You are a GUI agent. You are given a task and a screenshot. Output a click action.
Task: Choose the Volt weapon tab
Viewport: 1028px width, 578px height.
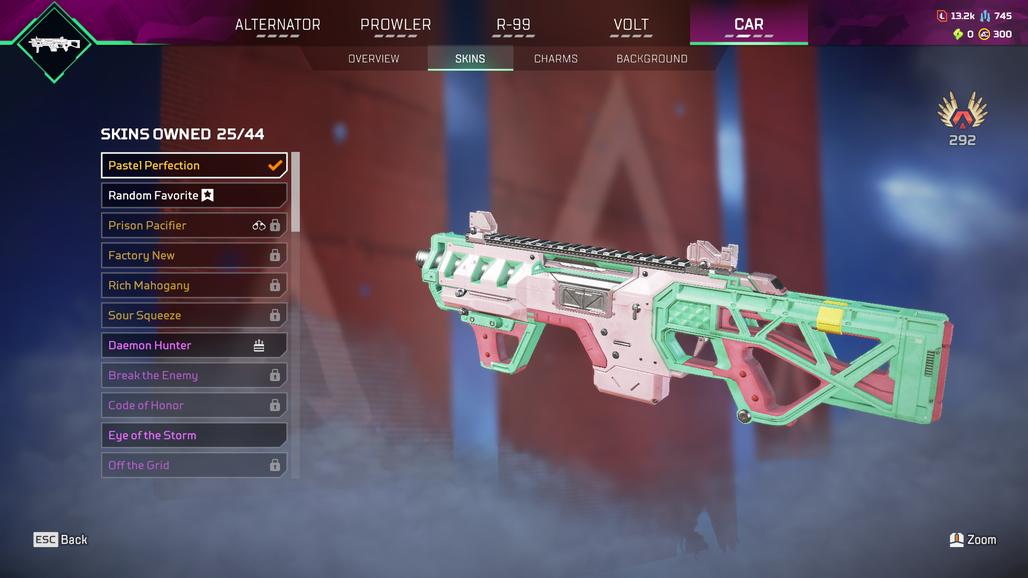point(631,25)
